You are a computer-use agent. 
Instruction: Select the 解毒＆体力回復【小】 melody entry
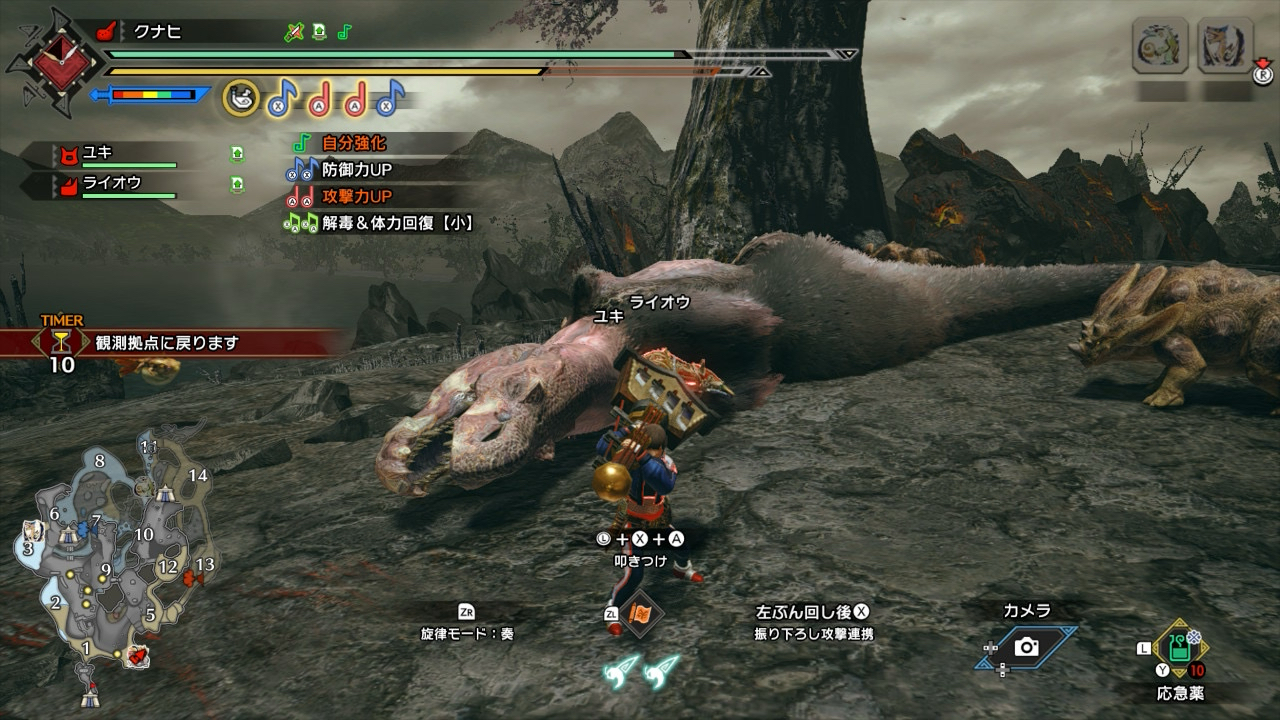[x=396, y=223]
